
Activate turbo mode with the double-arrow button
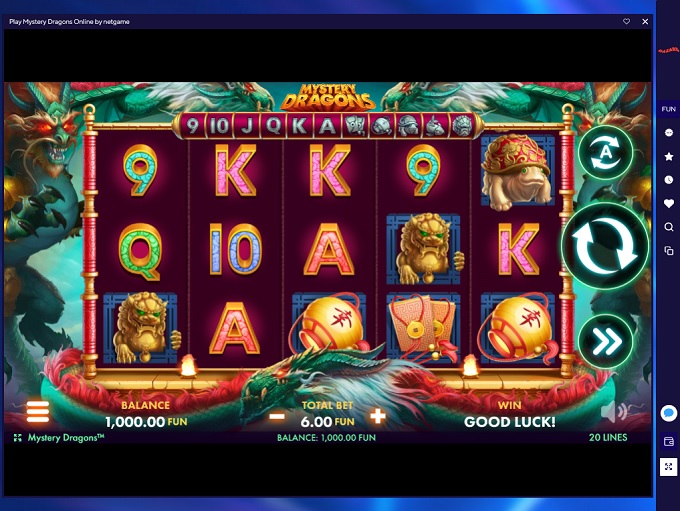coord(605,341)
